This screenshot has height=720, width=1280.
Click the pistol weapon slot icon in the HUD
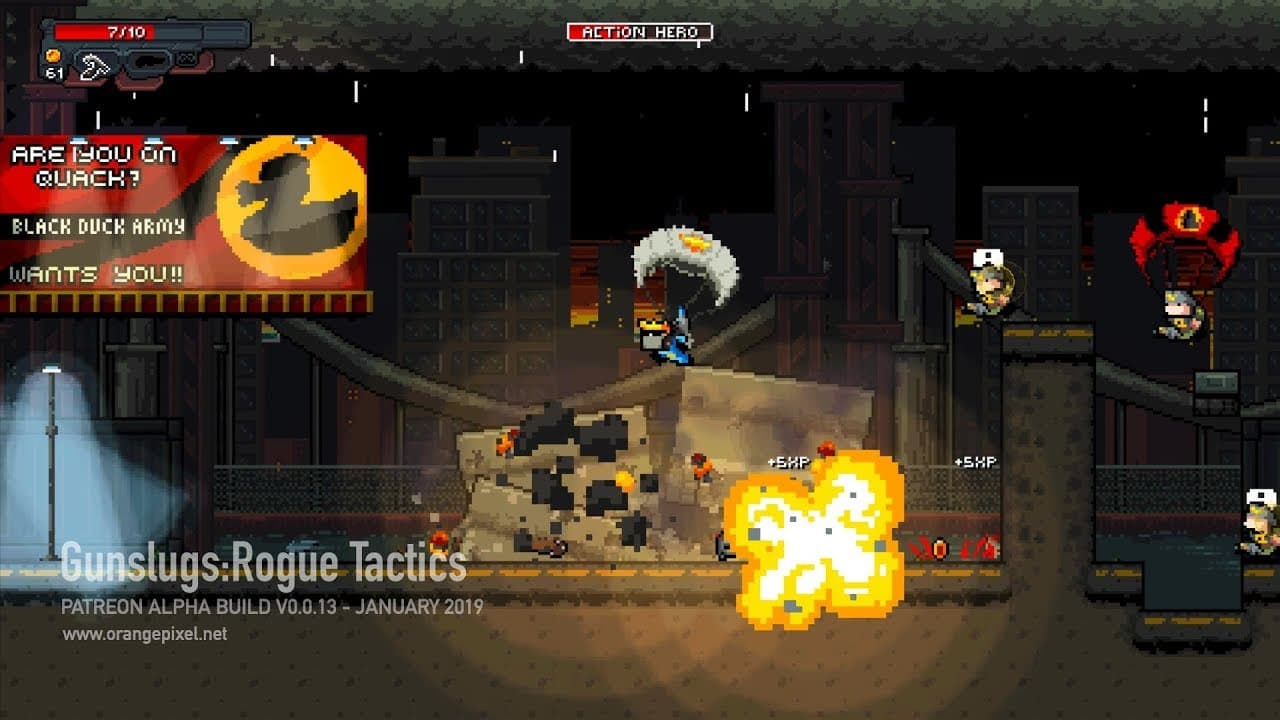click(149, 60)
